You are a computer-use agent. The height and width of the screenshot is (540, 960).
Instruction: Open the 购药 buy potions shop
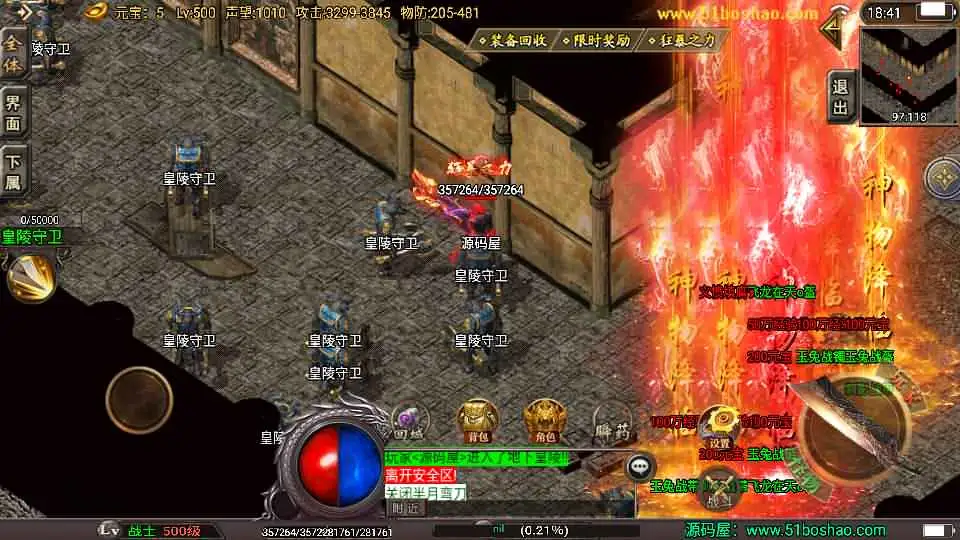point(611,424)
